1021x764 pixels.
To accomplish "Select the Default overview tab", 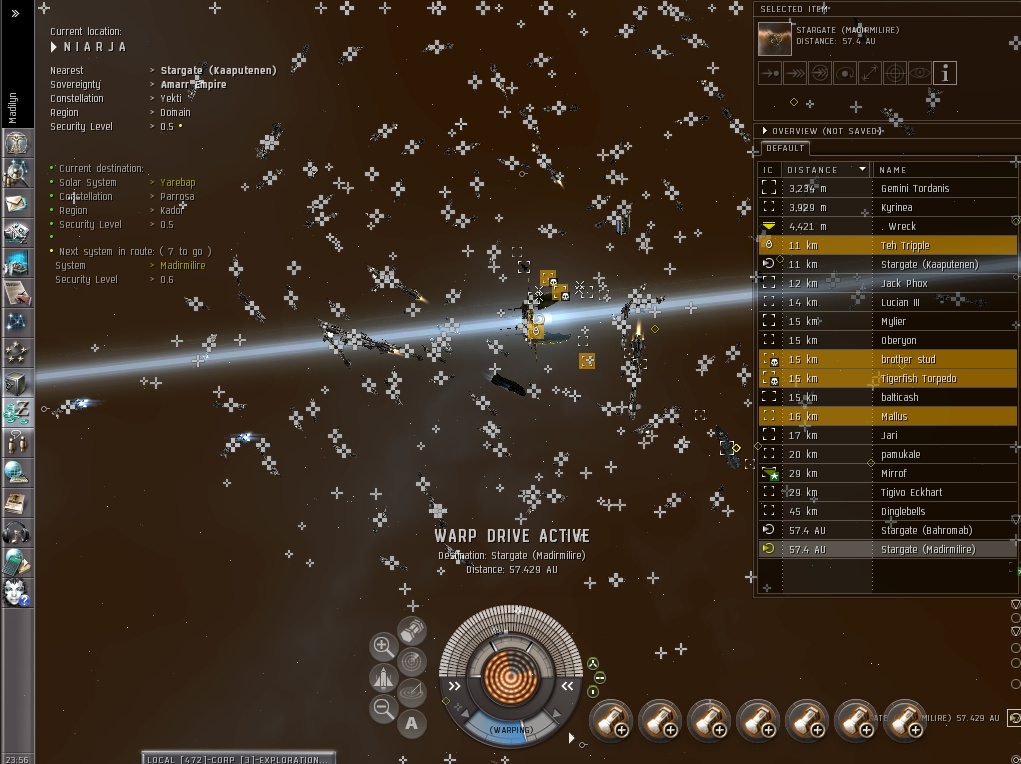I will [786, 148].
